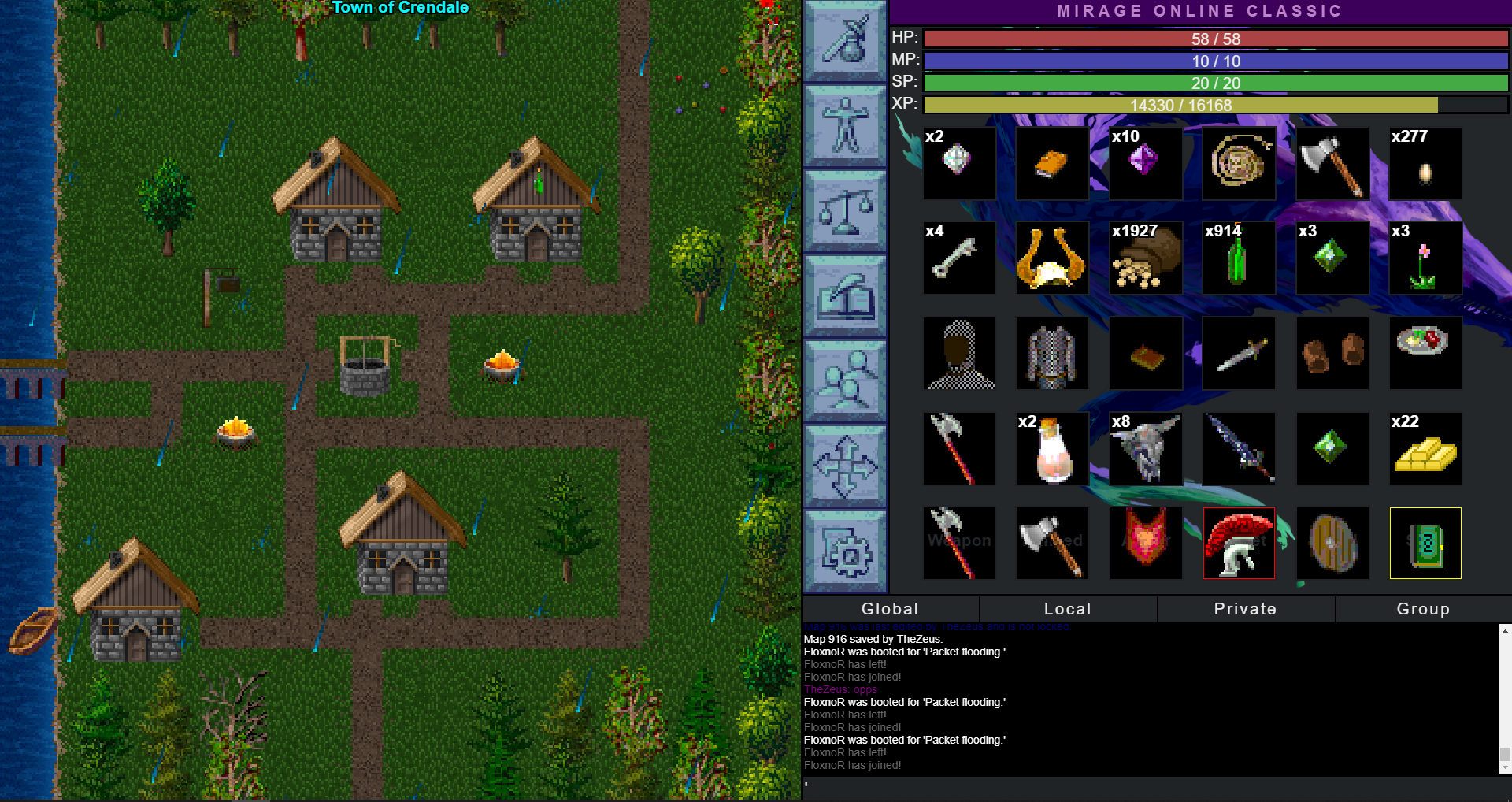Pick the golden horned helmet item
The height and width of the screenshot is (802, 1512).
(x=1052, y=258)
